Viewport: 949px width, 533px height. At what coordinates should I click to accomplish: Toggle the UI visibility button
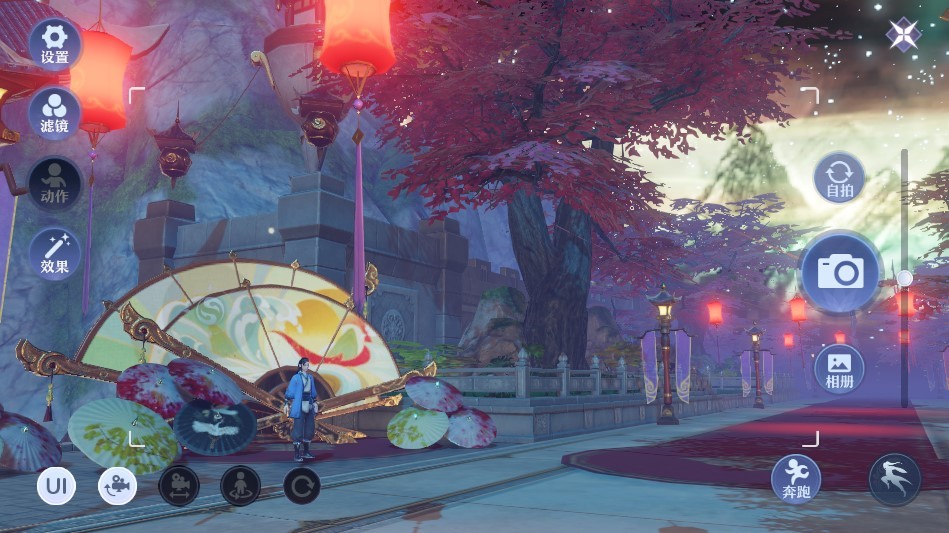click(56, 487)
